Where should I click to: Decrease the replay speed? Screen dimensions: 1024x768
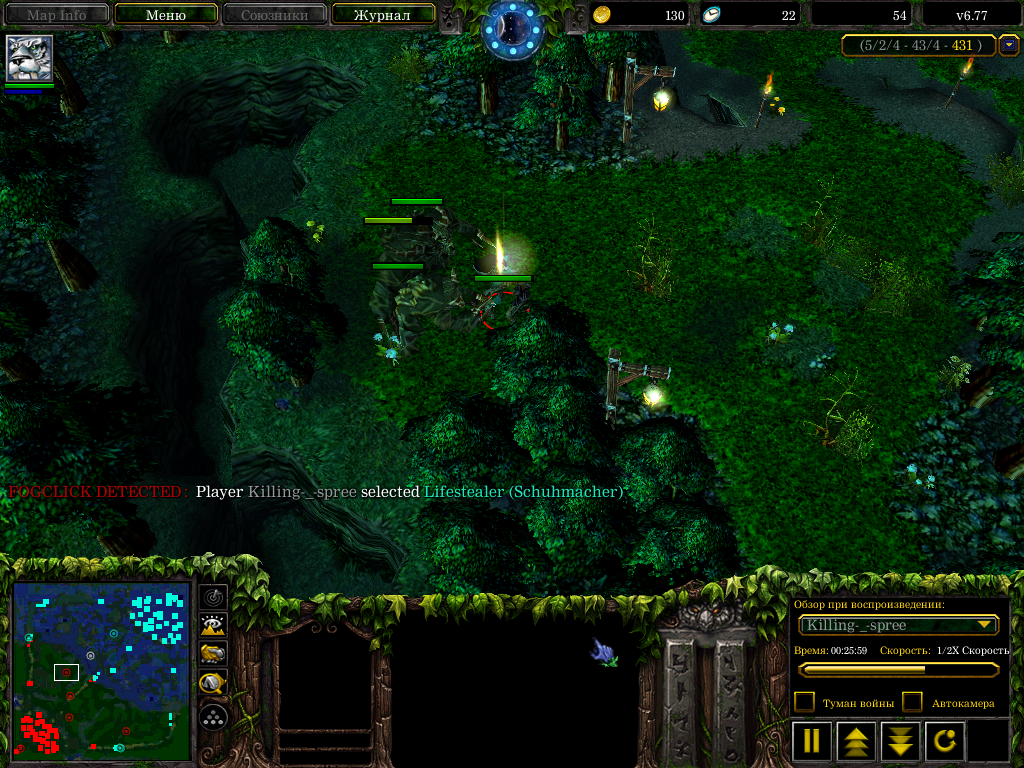point(900,741)
